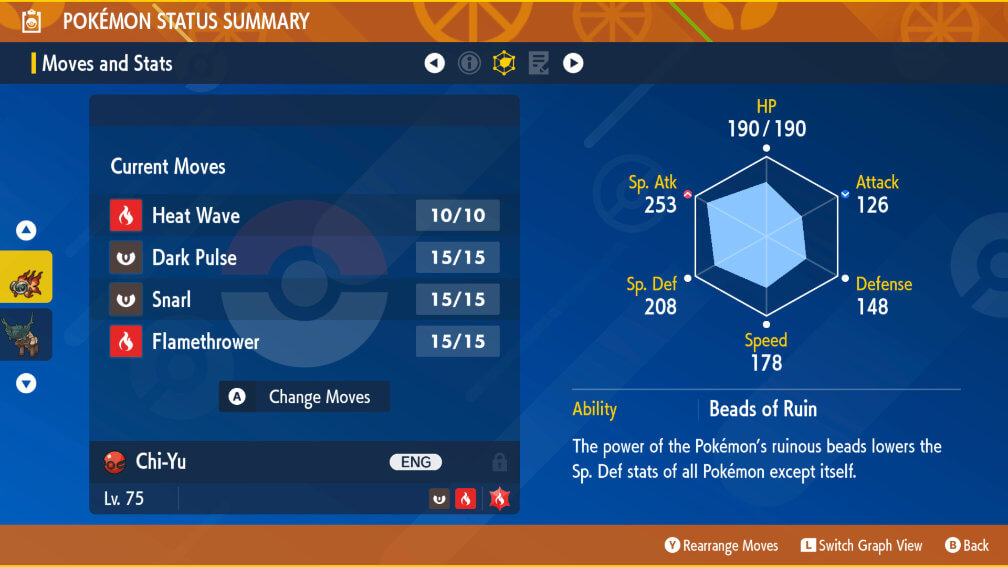The width and height of the screenshot is (1008, 567).
Task: Click Rearrange Moves at the bottom
Action: pos(721,545)
